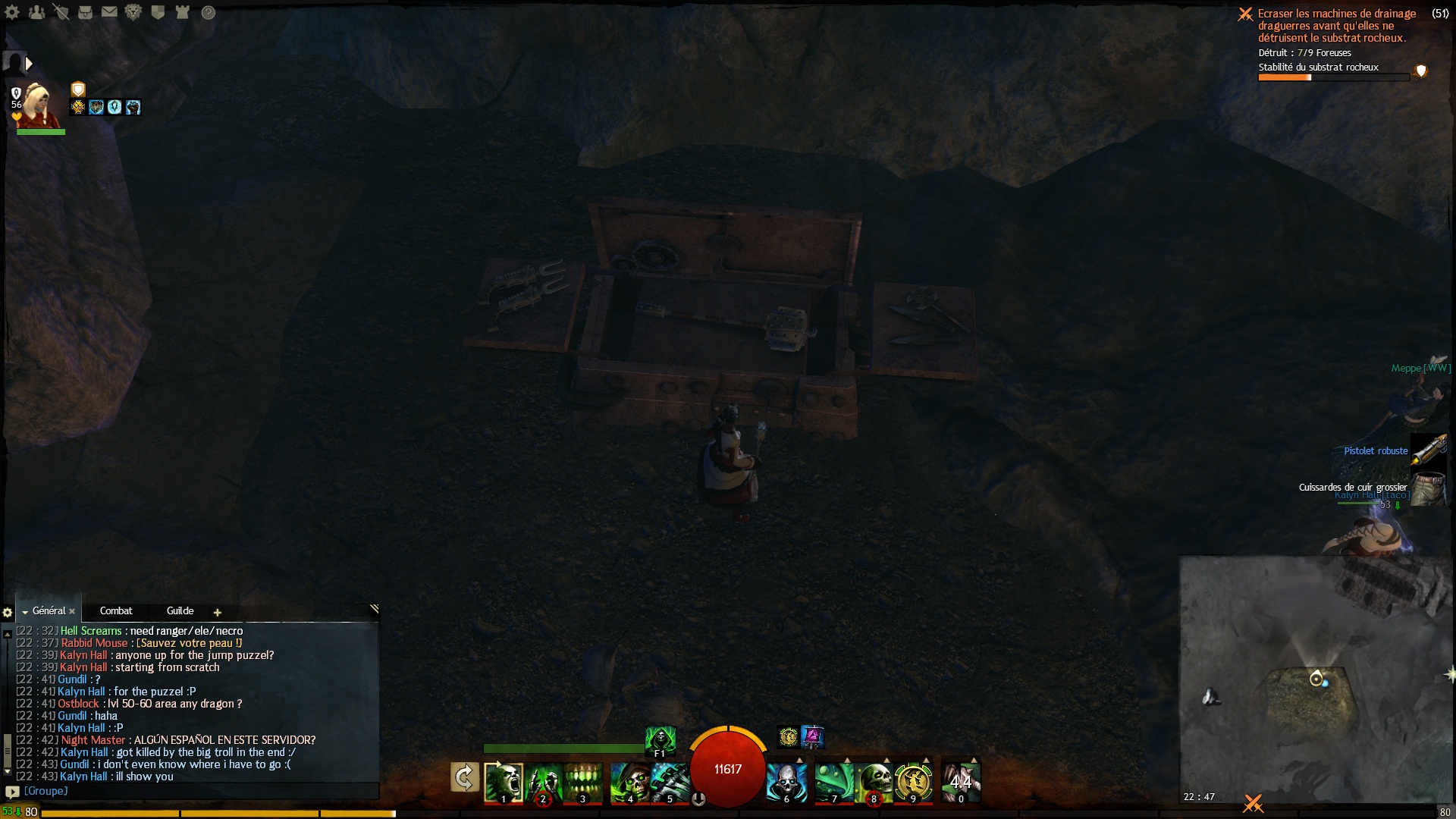This screenshot has height=819, width=1456.
Task: Add a new chat tab with plus
Action: (218, 613)
